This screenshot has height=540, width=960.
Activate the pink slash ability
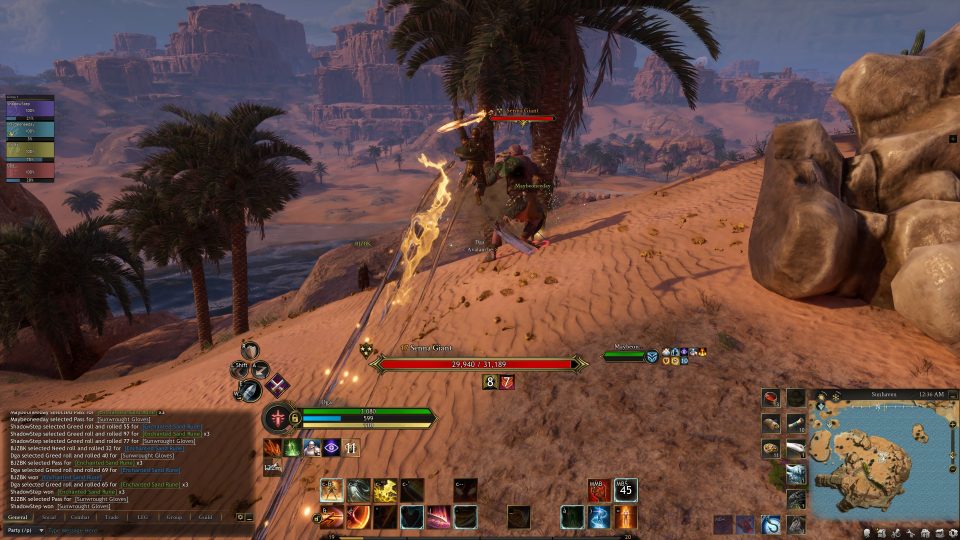point(439,517)
